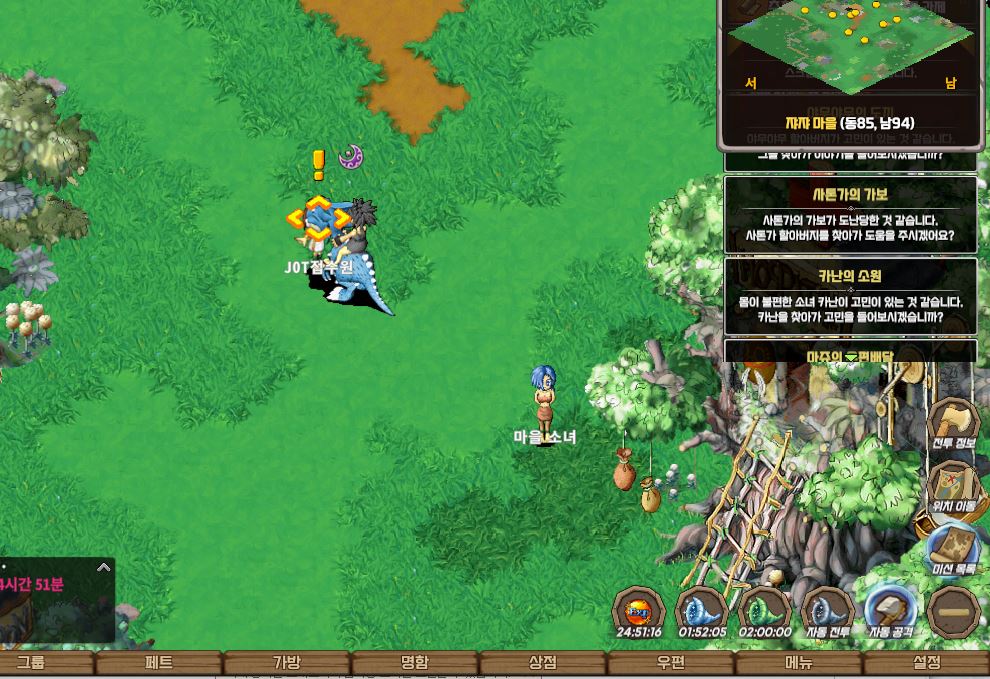
Task: Open the 설정 (Settings) menu
Action: (927, 662)
